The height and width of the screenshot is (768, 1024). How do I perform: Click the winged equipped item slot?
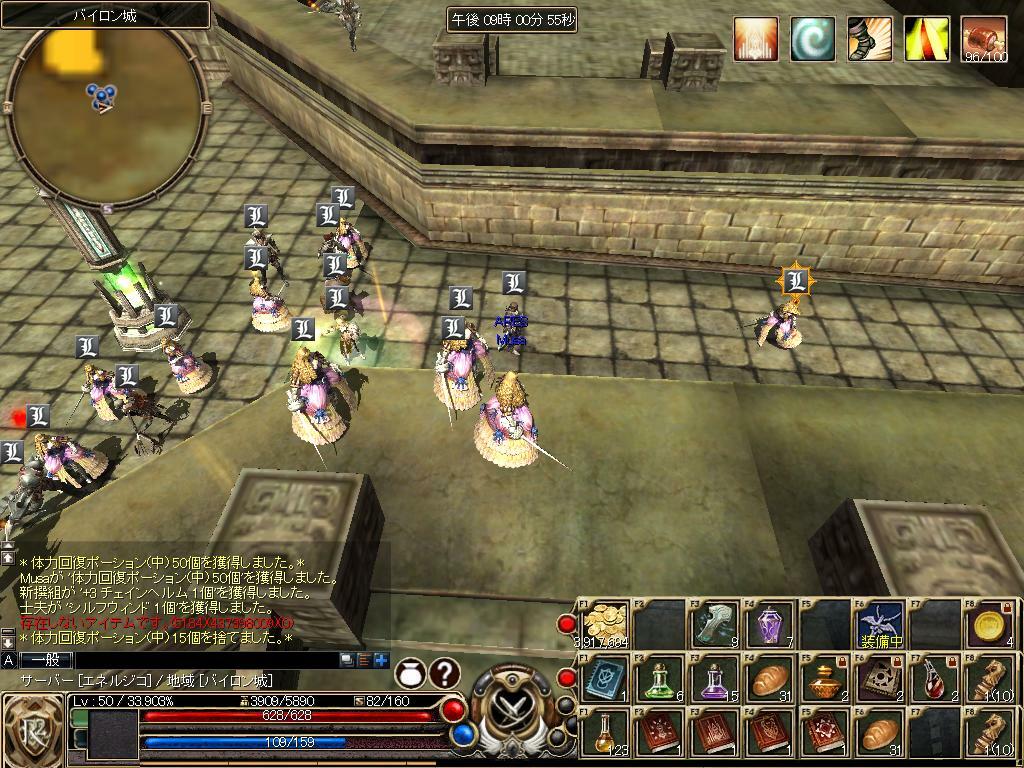pyautogui.click(x=879, y=625)
